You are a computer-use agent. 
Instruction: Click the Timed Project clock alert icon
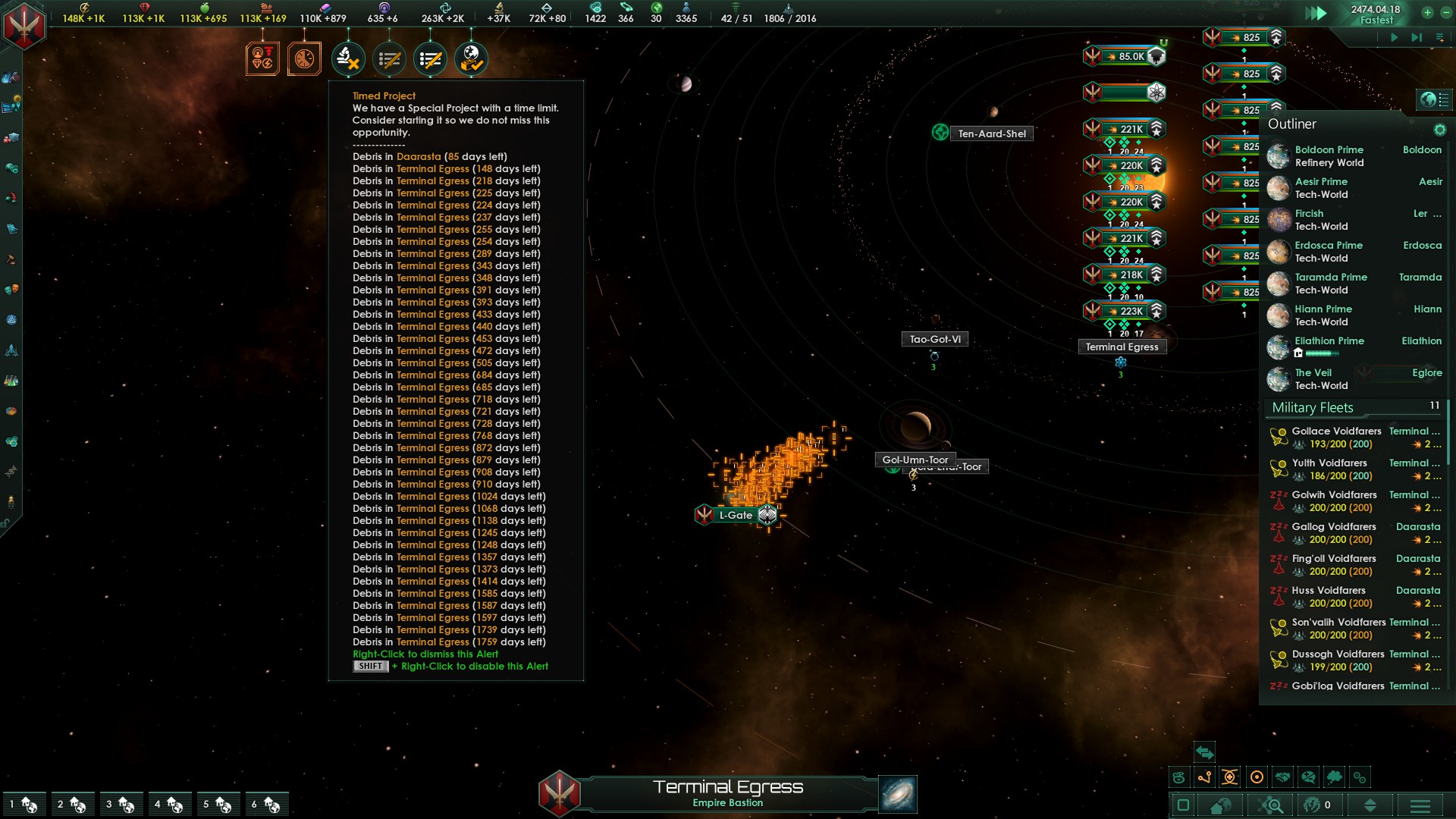pos(304,58)
